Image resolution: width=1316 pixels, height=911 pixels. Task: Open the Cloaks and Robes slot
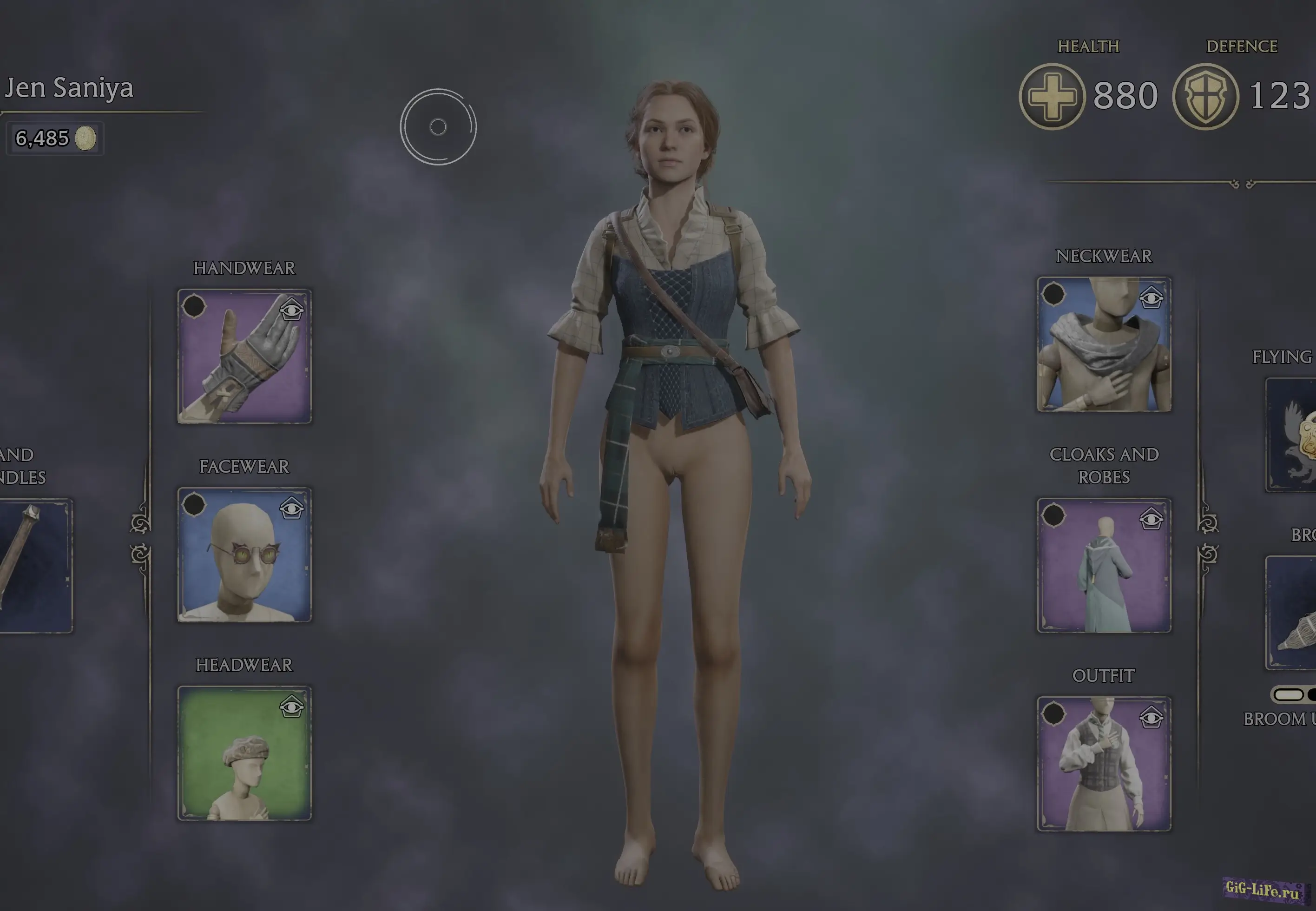click(1104, 566)
